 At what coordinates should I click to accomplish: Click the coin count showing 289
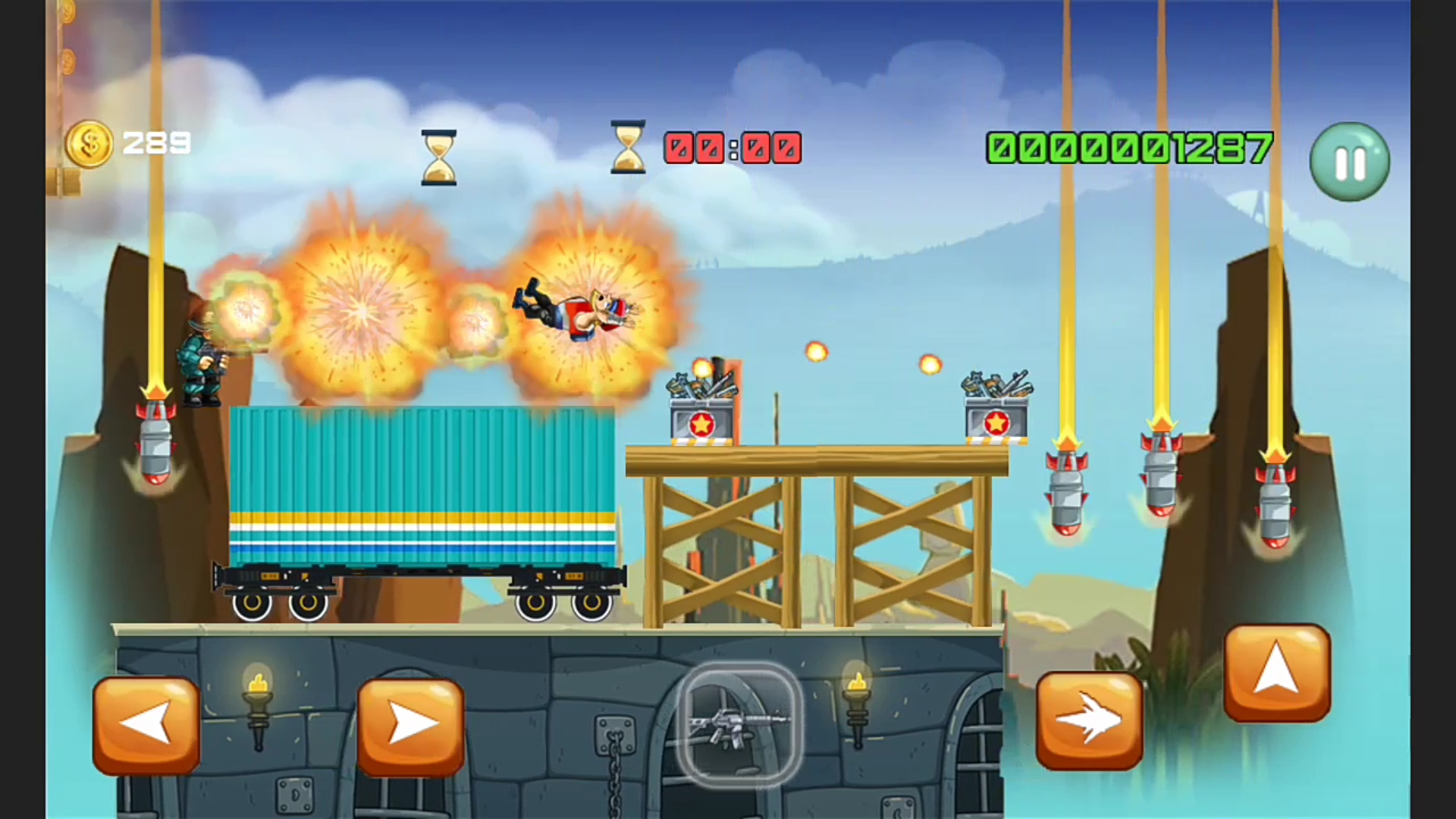157,143
